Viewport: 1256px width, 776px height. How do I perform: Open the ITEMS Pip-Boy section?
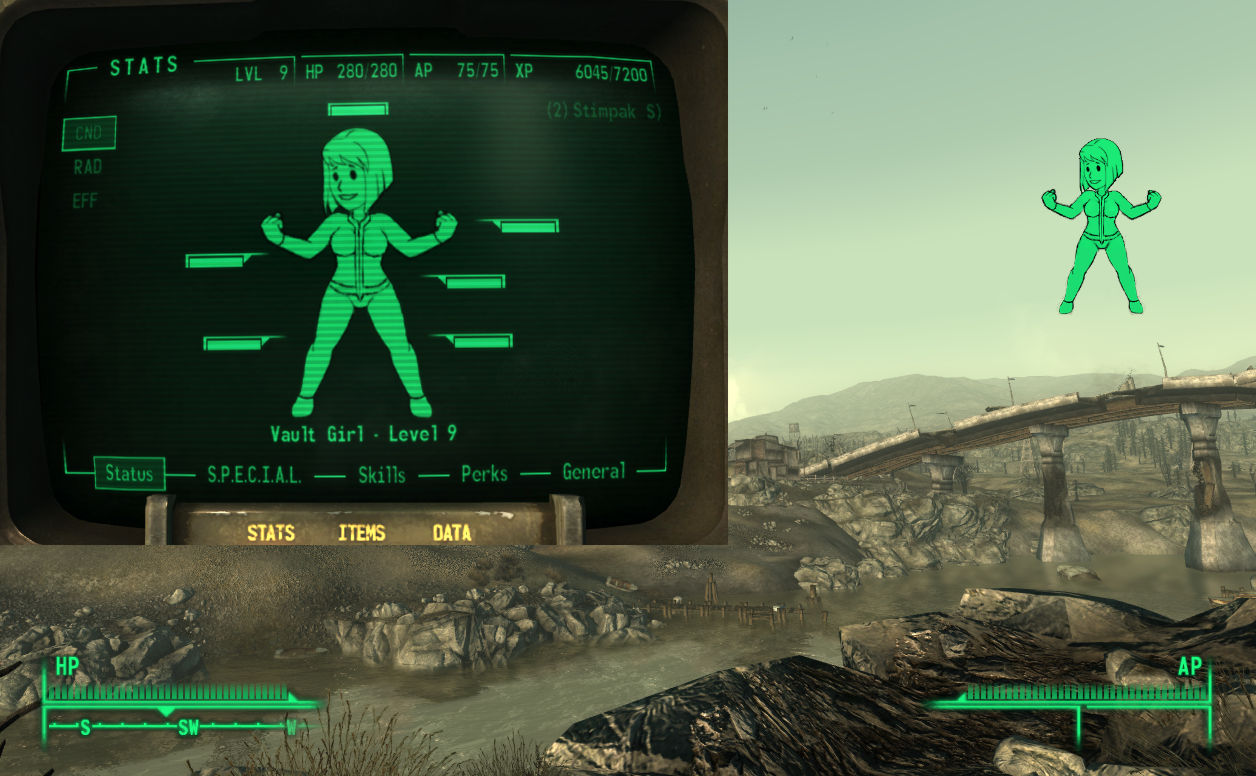point(362,533)
